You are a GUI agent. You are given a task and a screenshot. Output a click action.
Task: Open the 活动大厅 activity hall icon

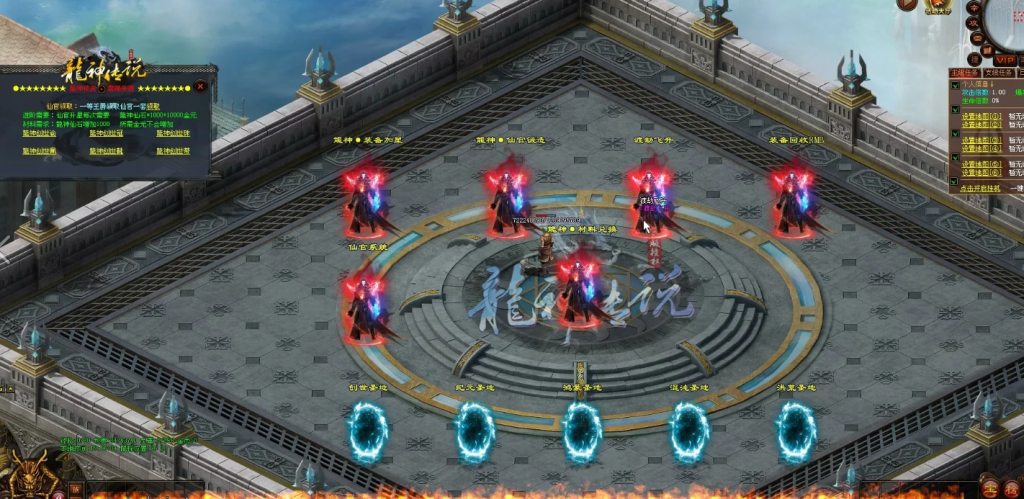click(x=938, y=6)
